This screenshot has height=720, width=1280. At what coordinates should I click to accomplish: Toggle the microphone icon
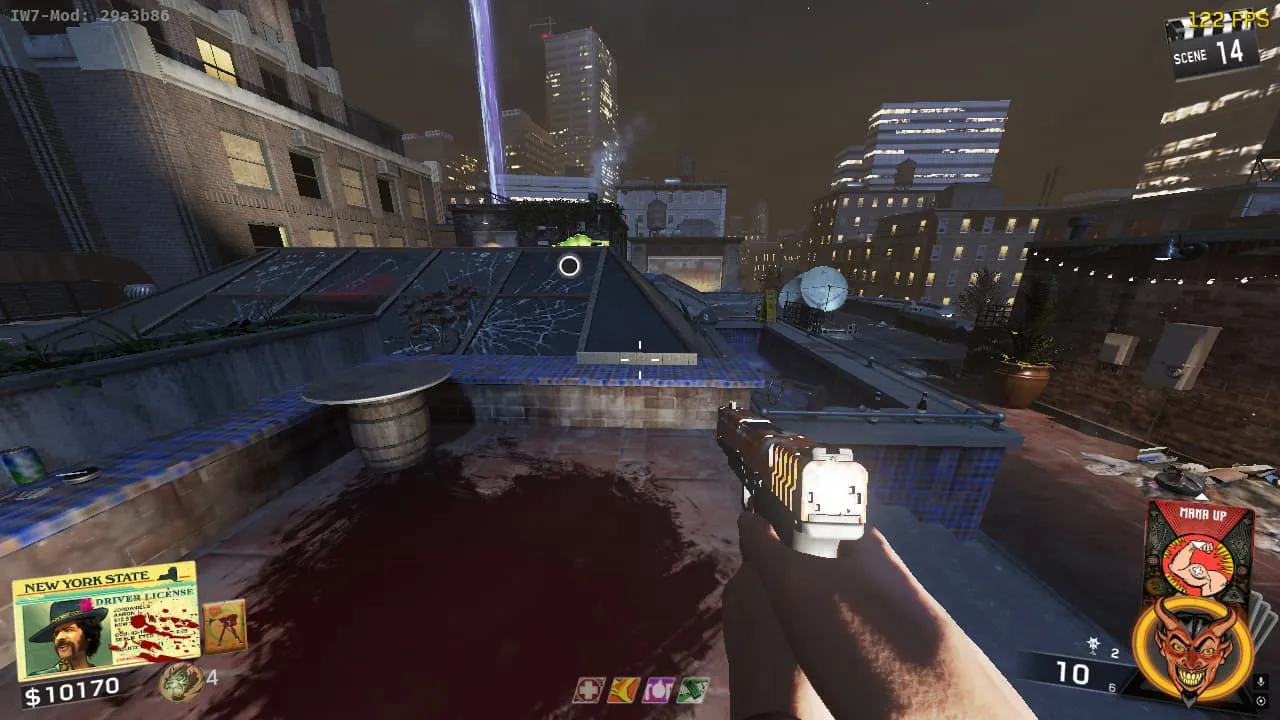[x=1261, y=683]
